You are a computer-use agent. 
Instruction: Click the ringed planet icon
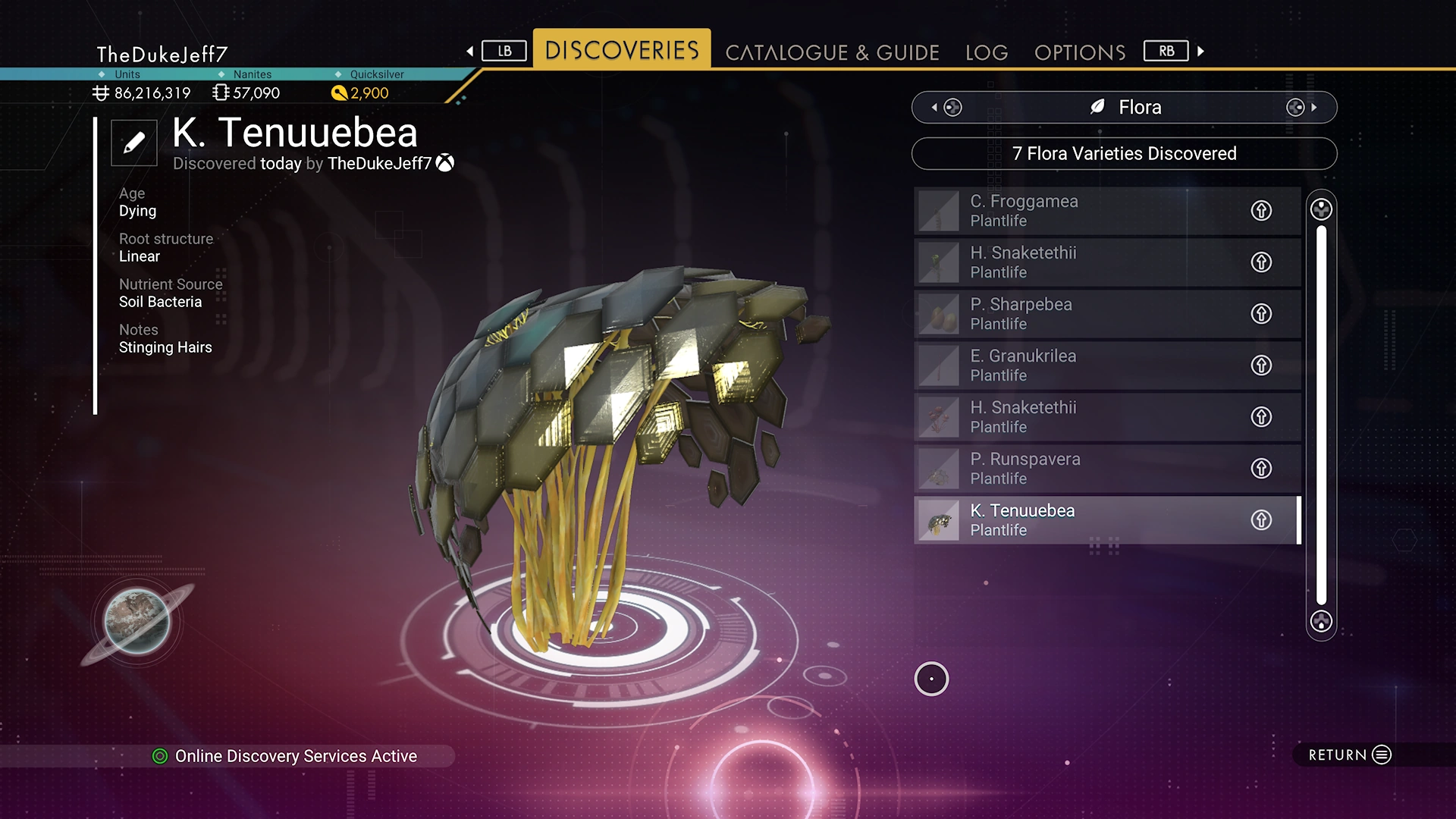click(x=137, y=622)
